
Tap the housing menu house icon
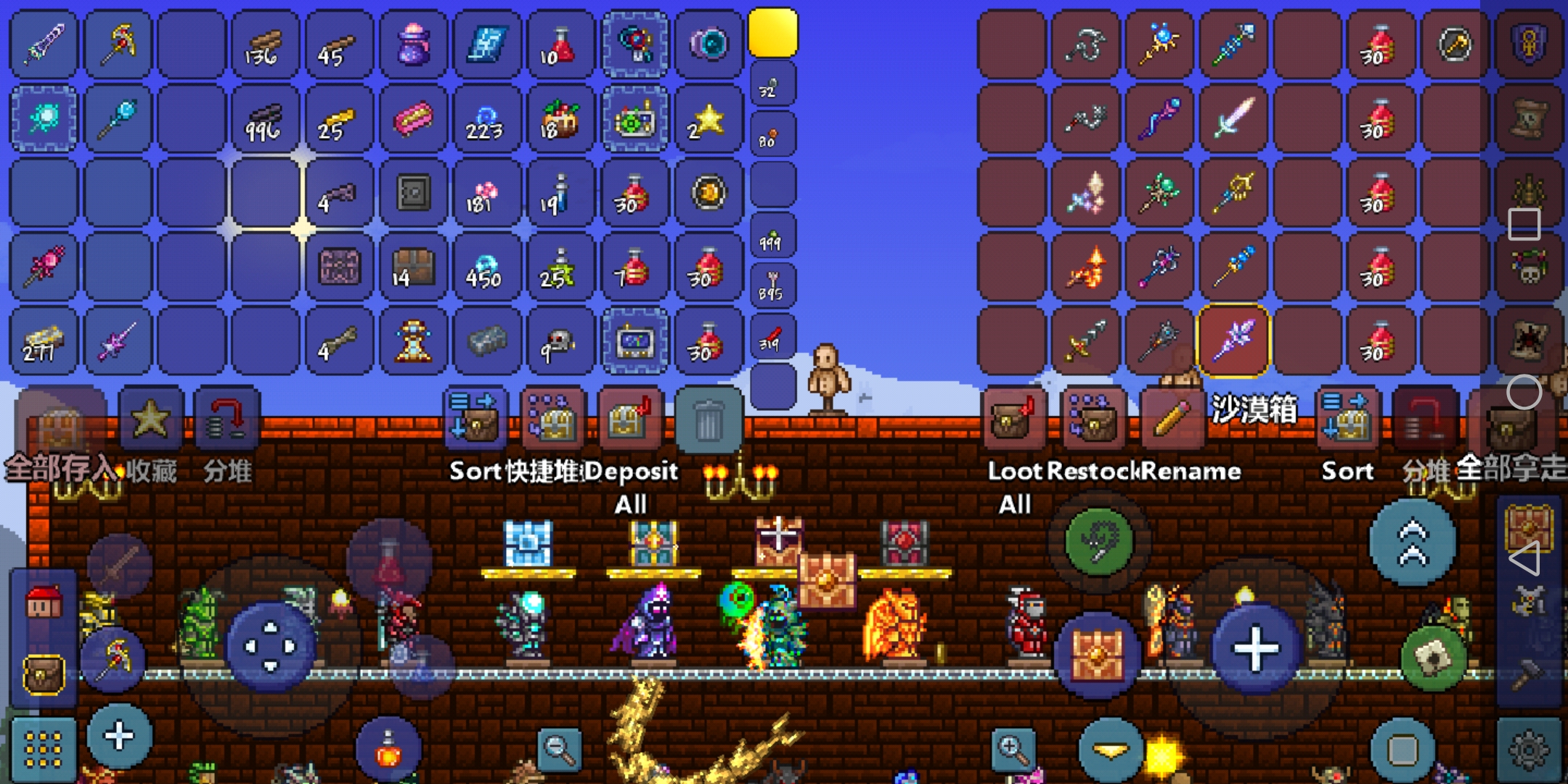click(44, 603)
